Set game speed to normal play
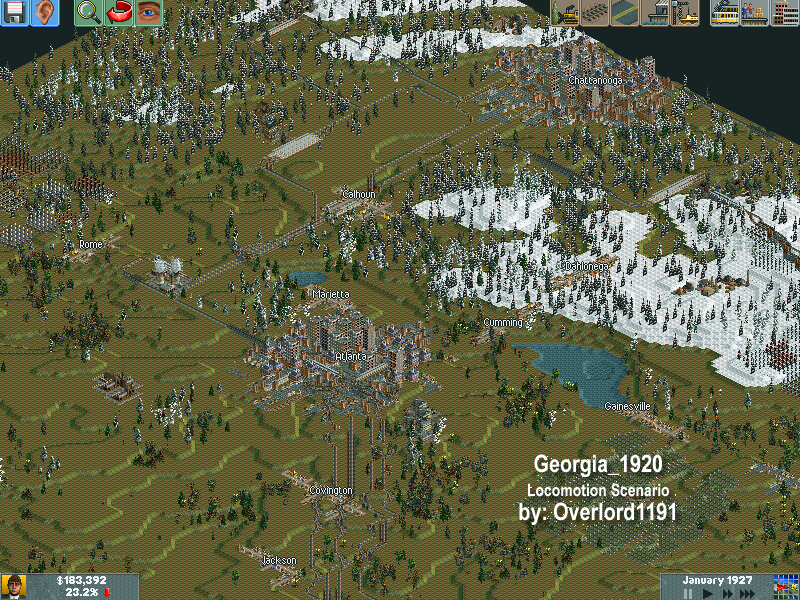Image resolution: width=800 pixels, height=600 pixels. coord(706,593)
